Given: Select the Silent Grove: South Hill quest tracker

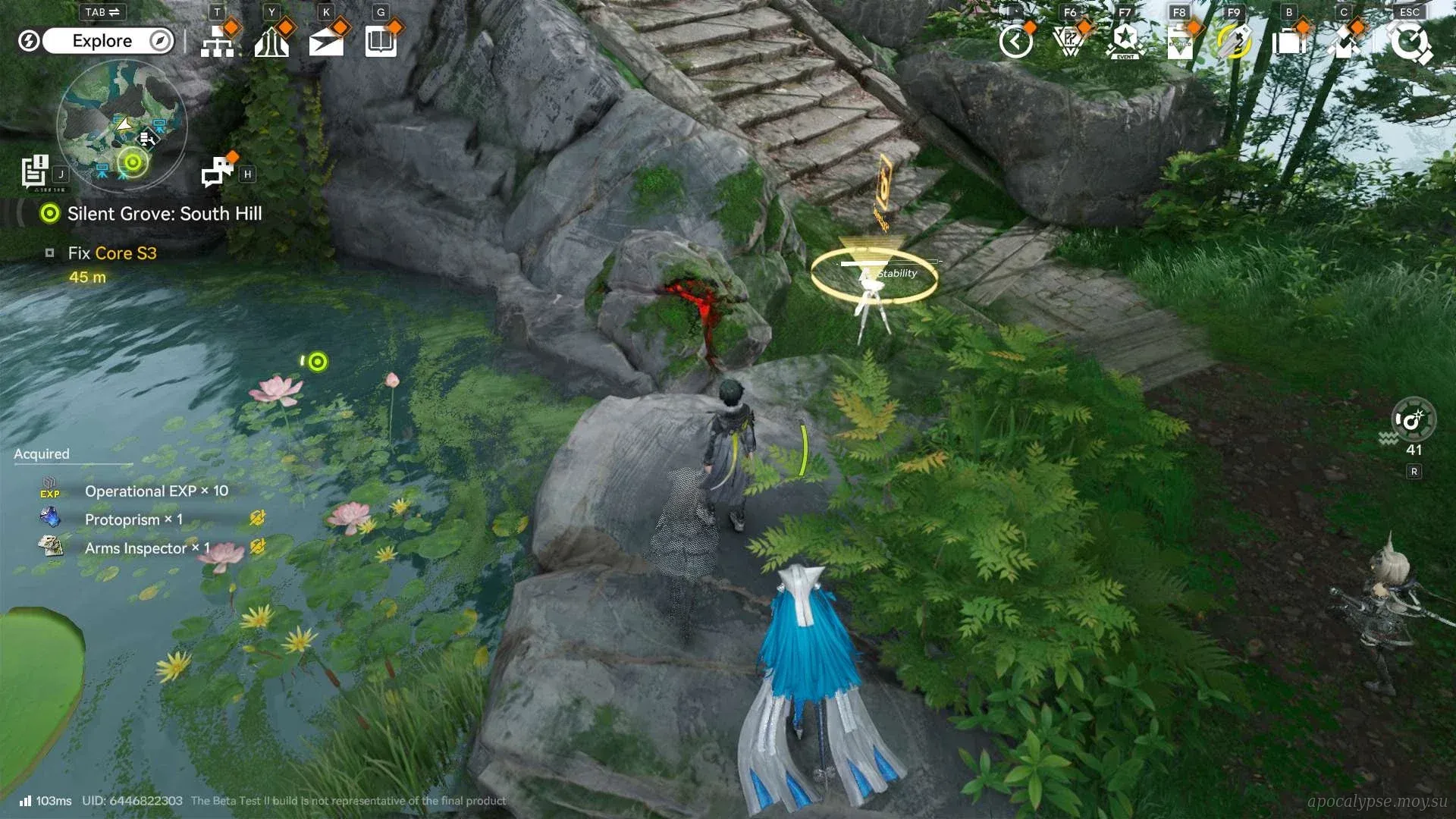Looking at the screenshot, I should coord(164,214).
